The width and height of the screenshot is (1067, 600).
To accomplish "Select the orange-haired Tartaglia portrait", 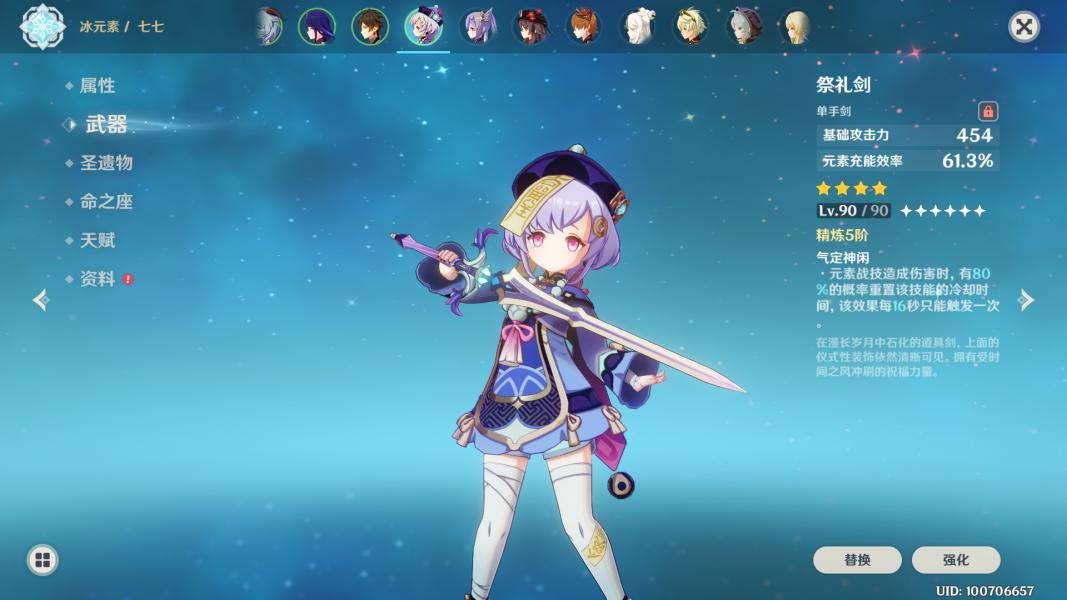I will [584, 27].
